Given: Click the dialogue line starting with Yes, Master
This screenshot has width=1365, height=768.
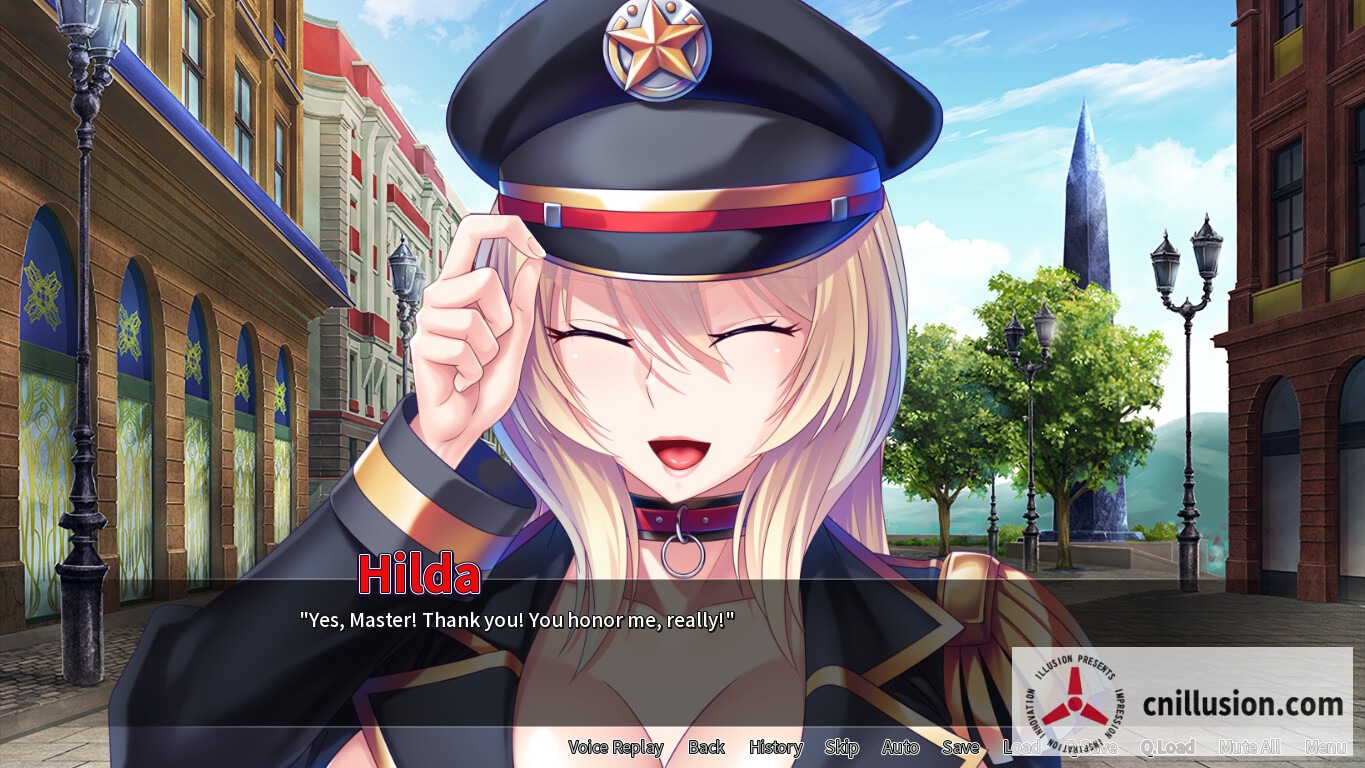Looking at the screenshot, I should (x=515, y=620).
